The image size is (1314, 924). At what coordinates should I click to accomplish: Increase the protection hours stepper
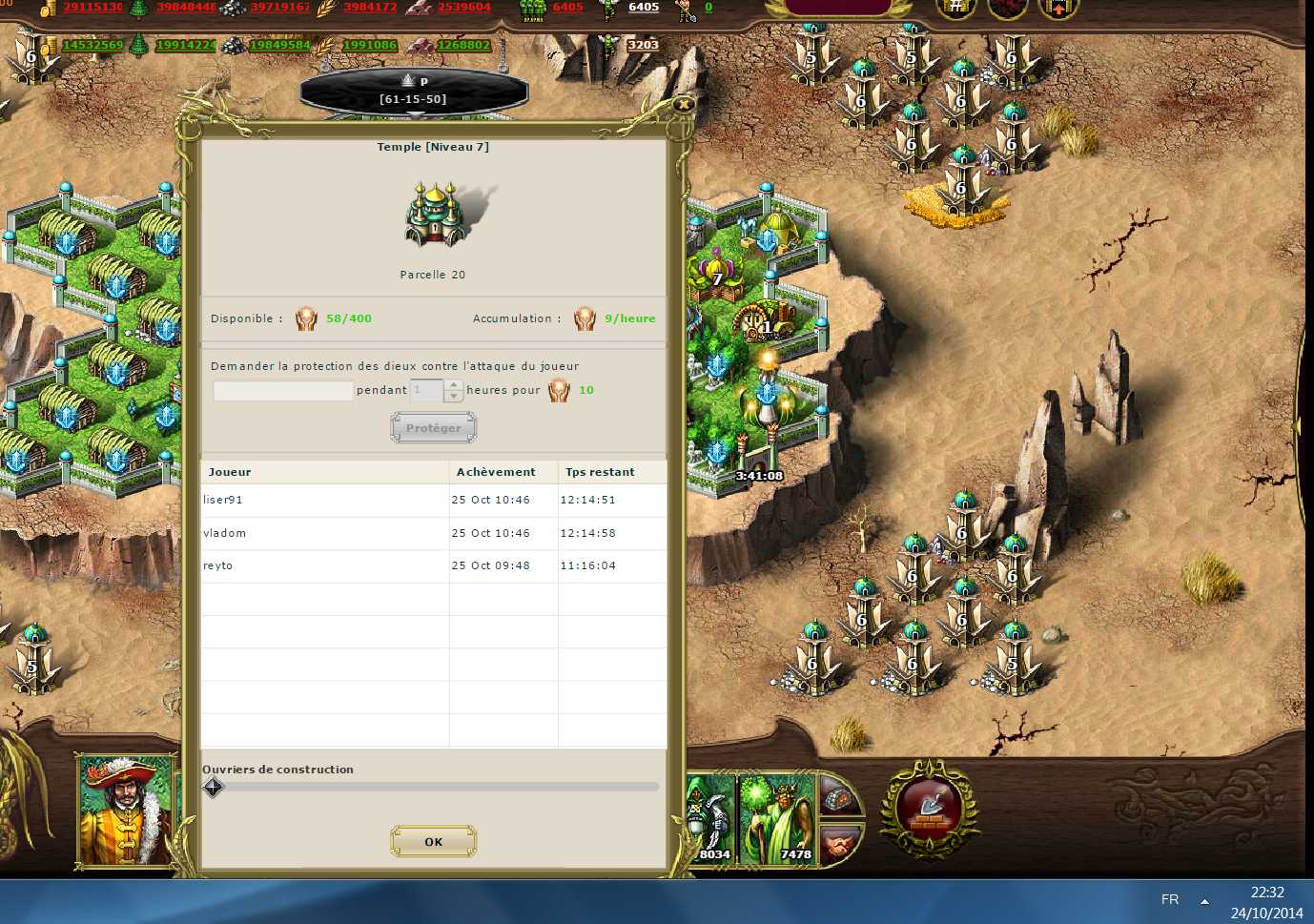tap(454, 385)
